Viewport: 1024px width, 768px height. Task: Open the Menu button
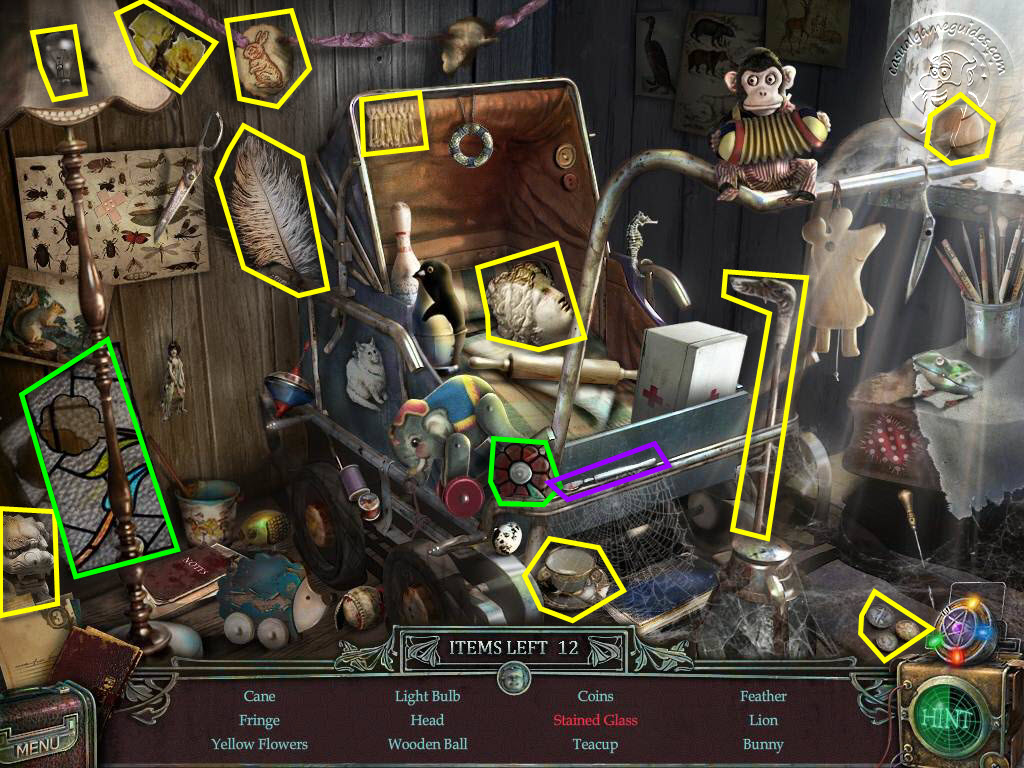coord(36,745)
